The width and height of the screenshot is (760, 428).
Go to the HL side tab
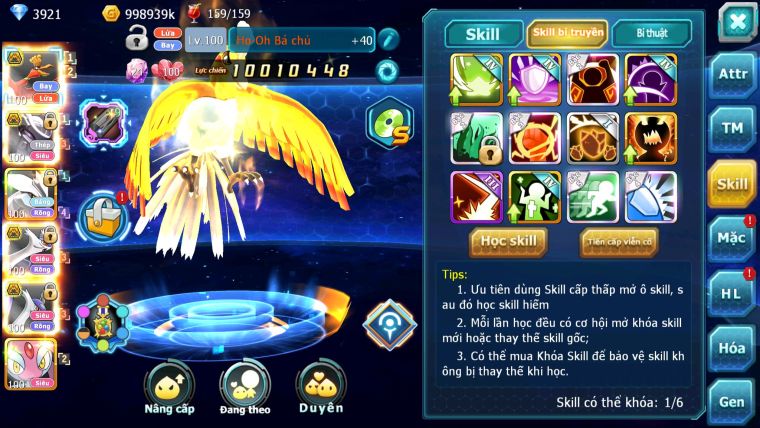click(731, 293)
